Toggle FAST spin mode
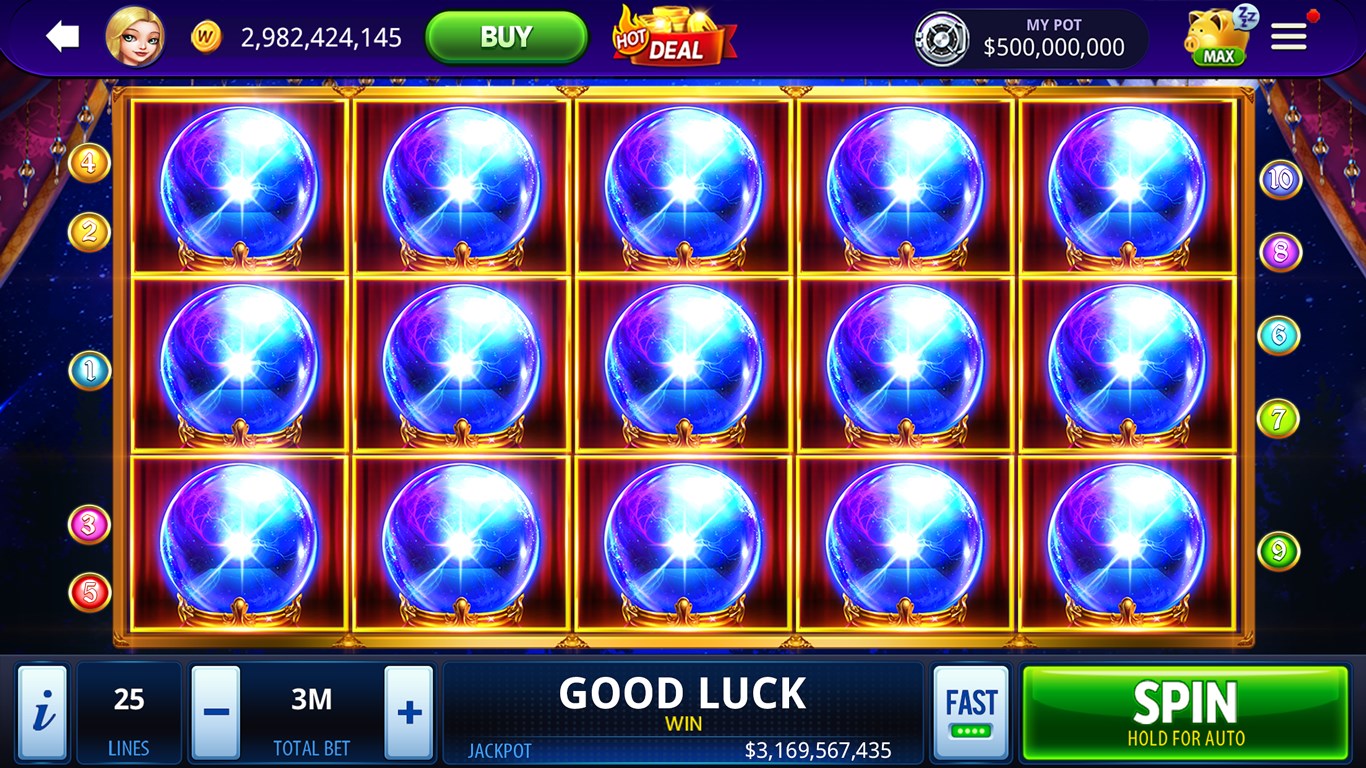This screenshot has width=1366, height=768. 971,710
